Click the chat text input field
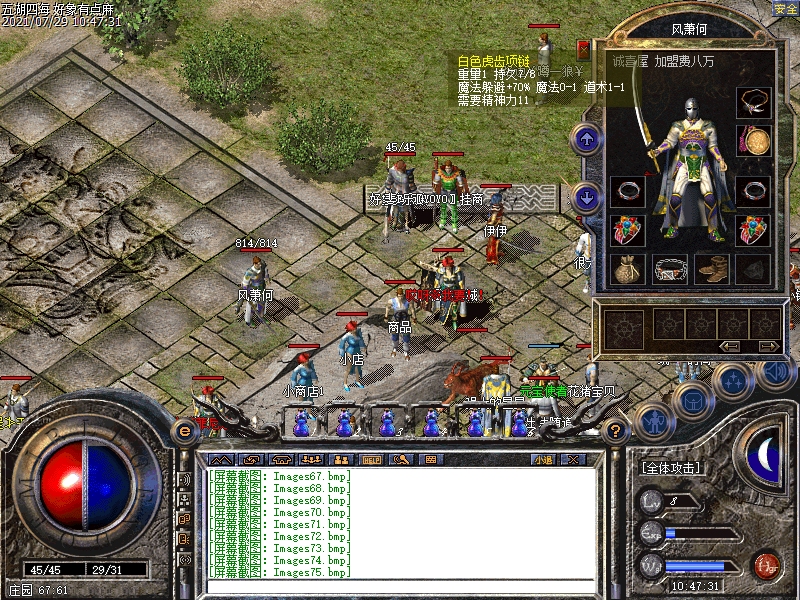800x600 pixels. [x=400, y=586]
